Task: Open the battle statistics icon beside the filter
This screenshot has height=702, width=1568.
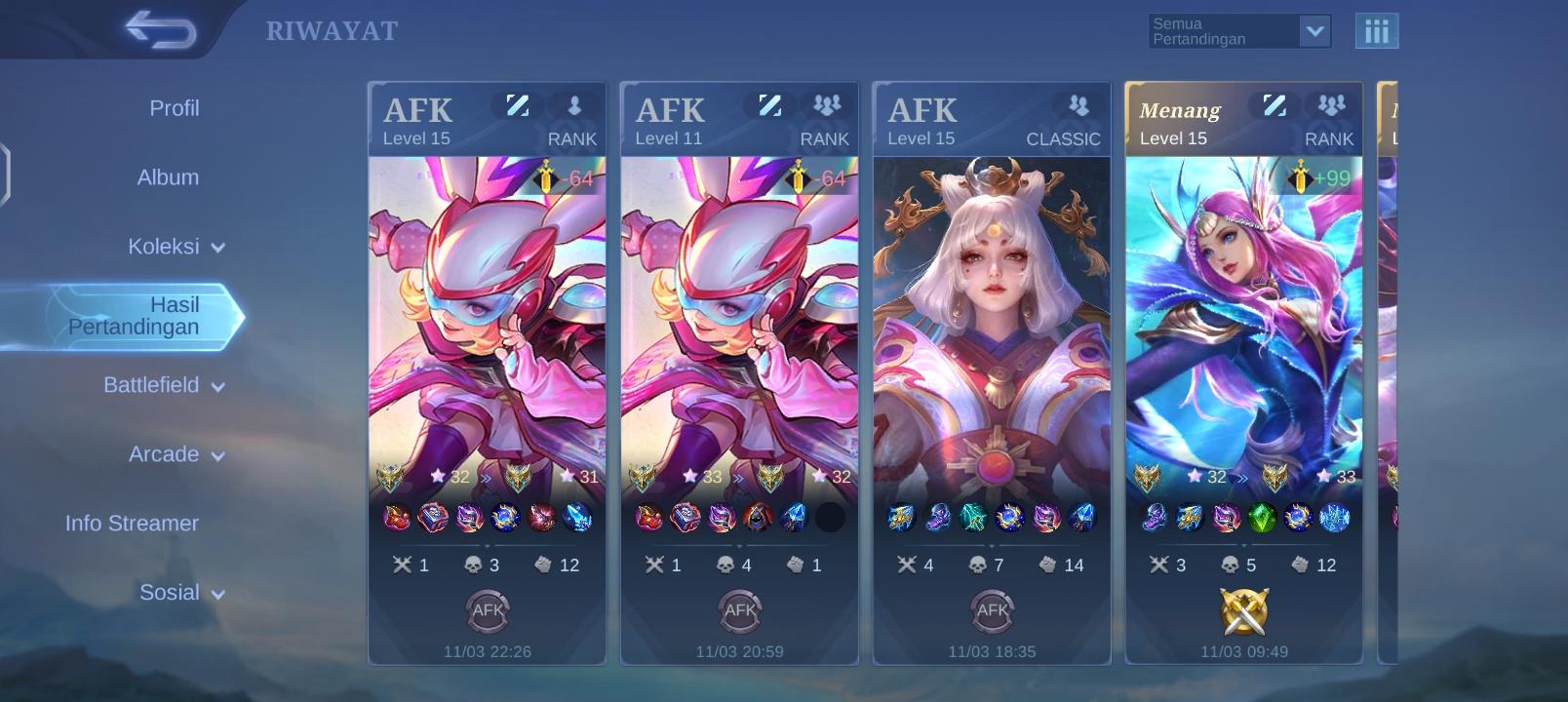Action: click(x=1378, y=30)
